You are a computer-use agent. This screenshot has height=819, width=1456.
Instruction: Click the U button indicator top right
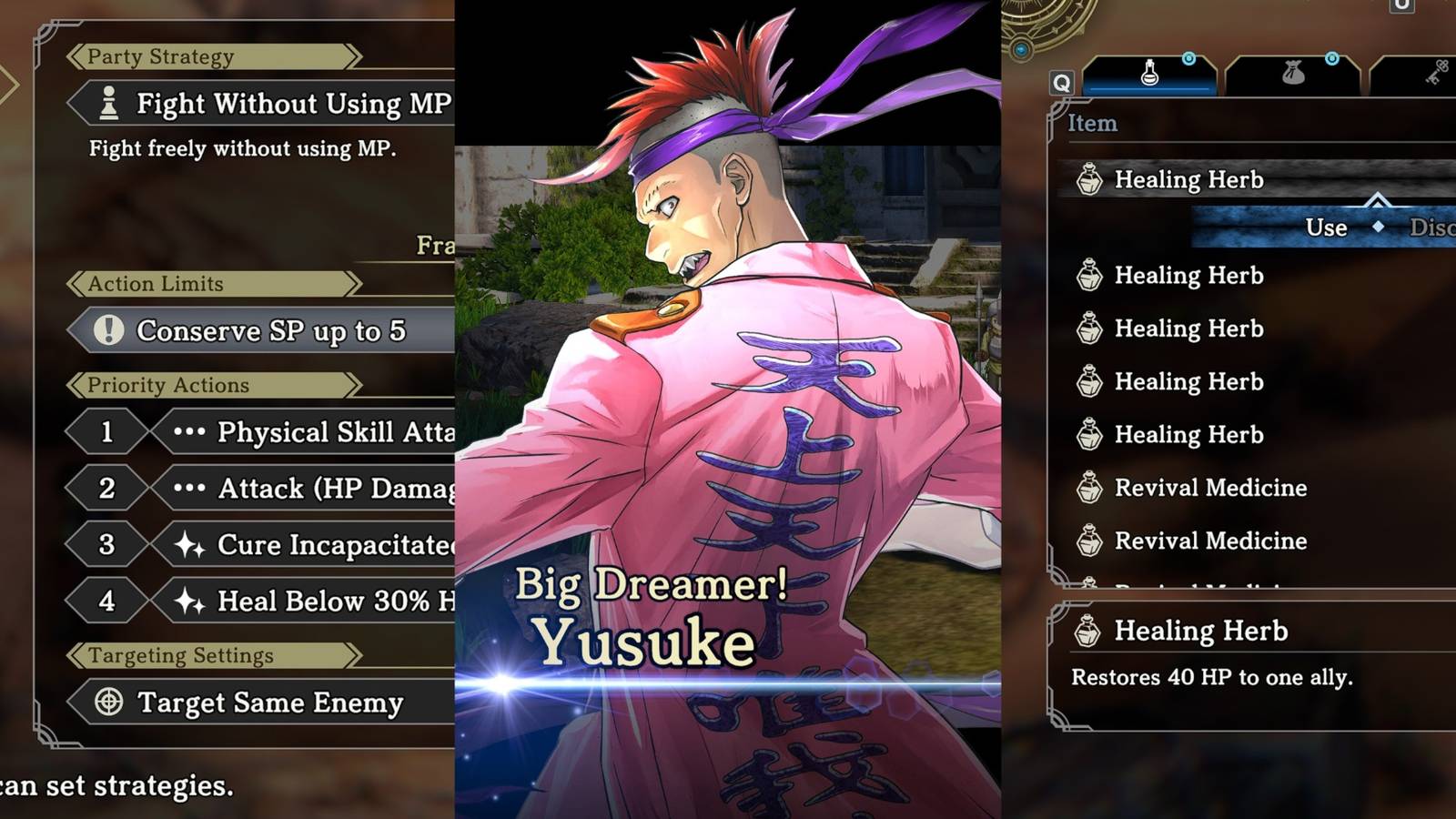tap(1398, 9)
